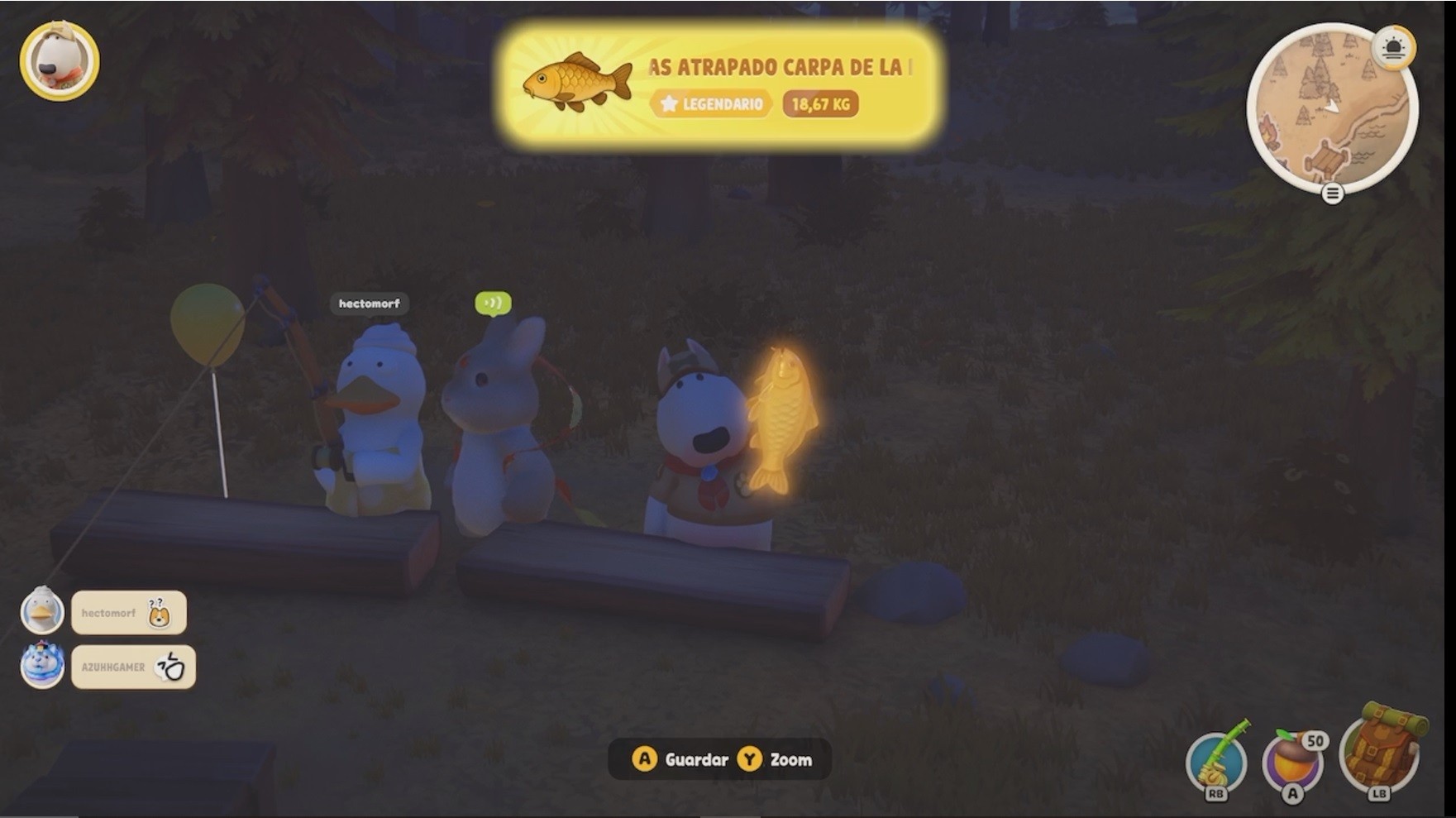This screenshot has width=1456, height=818.
Task: Open the dog player profile portrait
Action: (x=60, y=61)
